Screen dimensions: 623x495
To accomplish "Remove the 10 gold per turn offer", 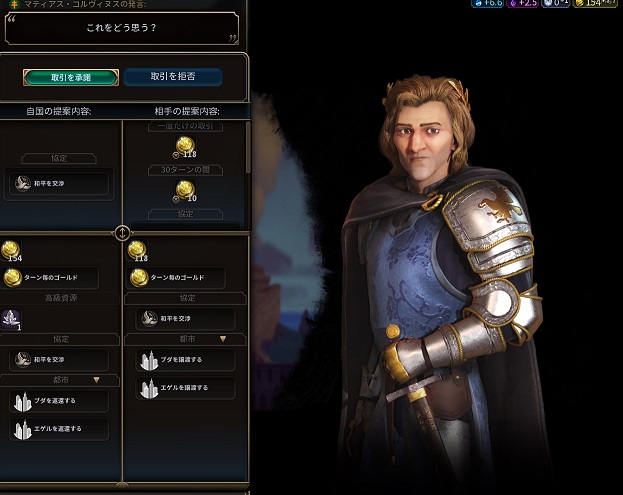I will 185,191.
